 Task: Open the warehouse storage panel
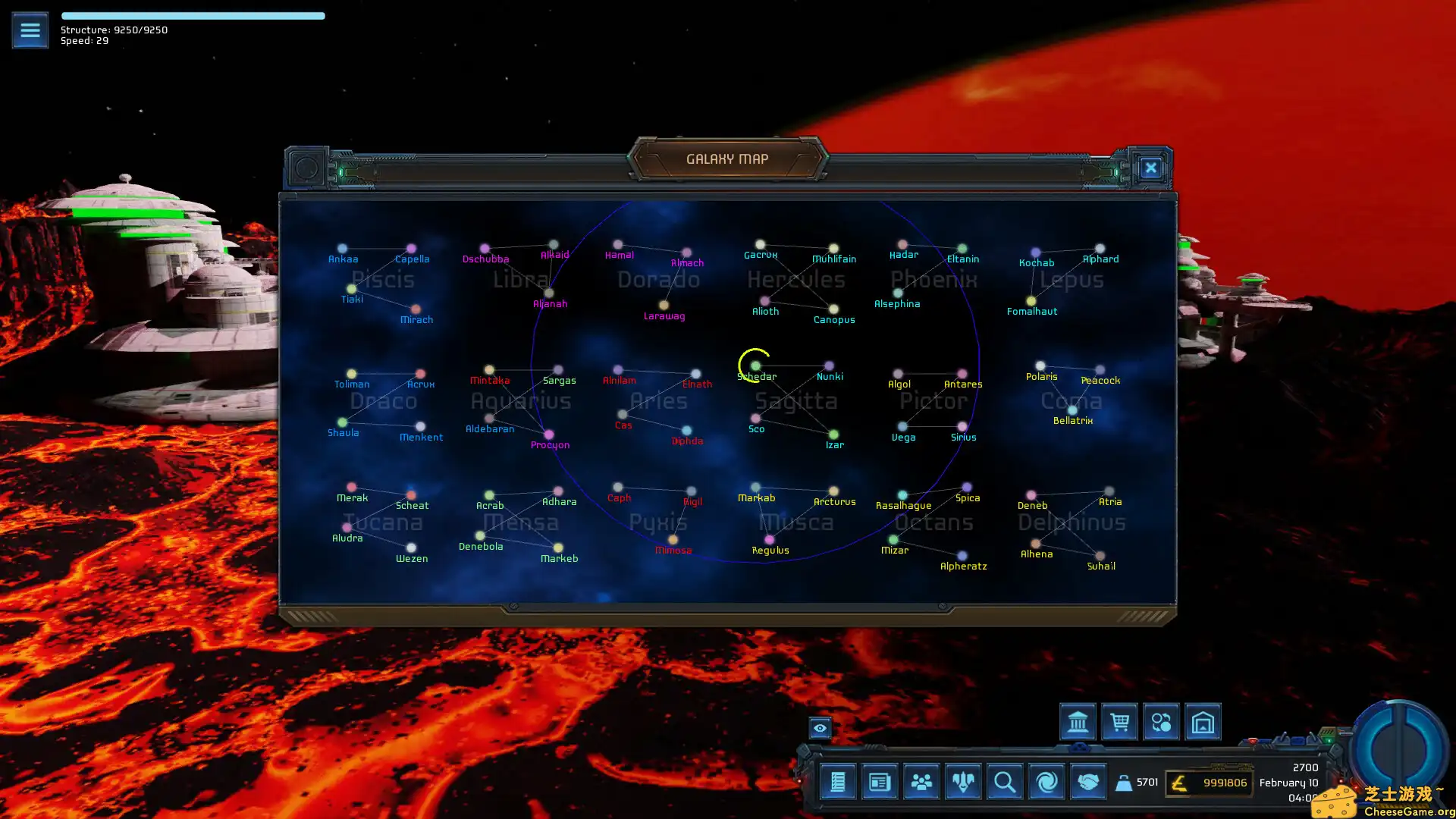[x=1203, y=722]
